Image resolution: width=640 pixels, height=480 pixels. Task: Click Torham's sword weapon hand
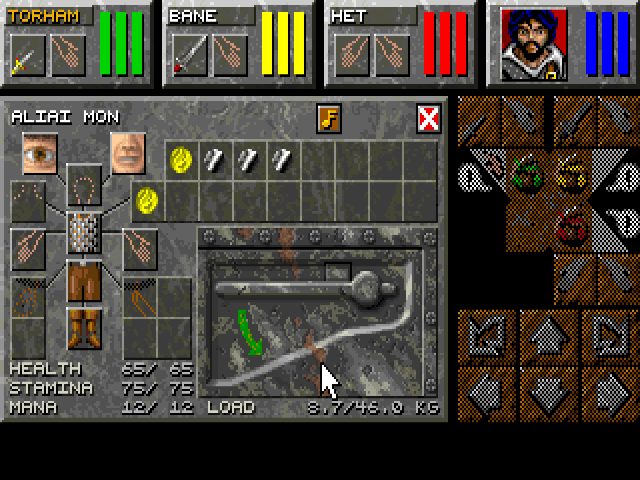pos(27,56)
